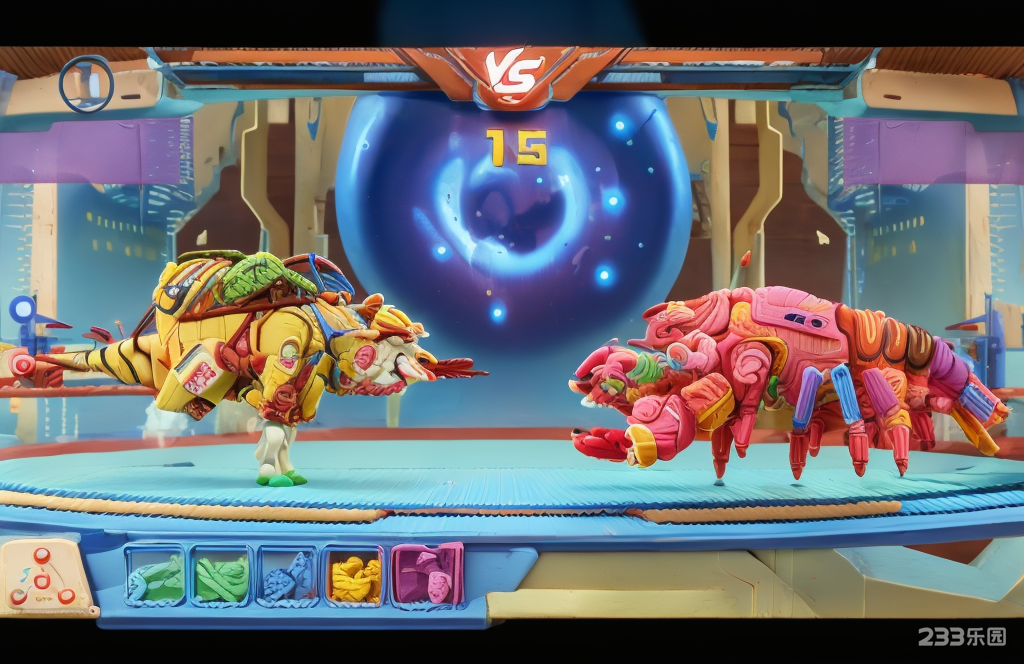Choose the blue skill slot
The width and height of the screenshot is (1024, 664).
pyautogui.click(x=287, y=577)
